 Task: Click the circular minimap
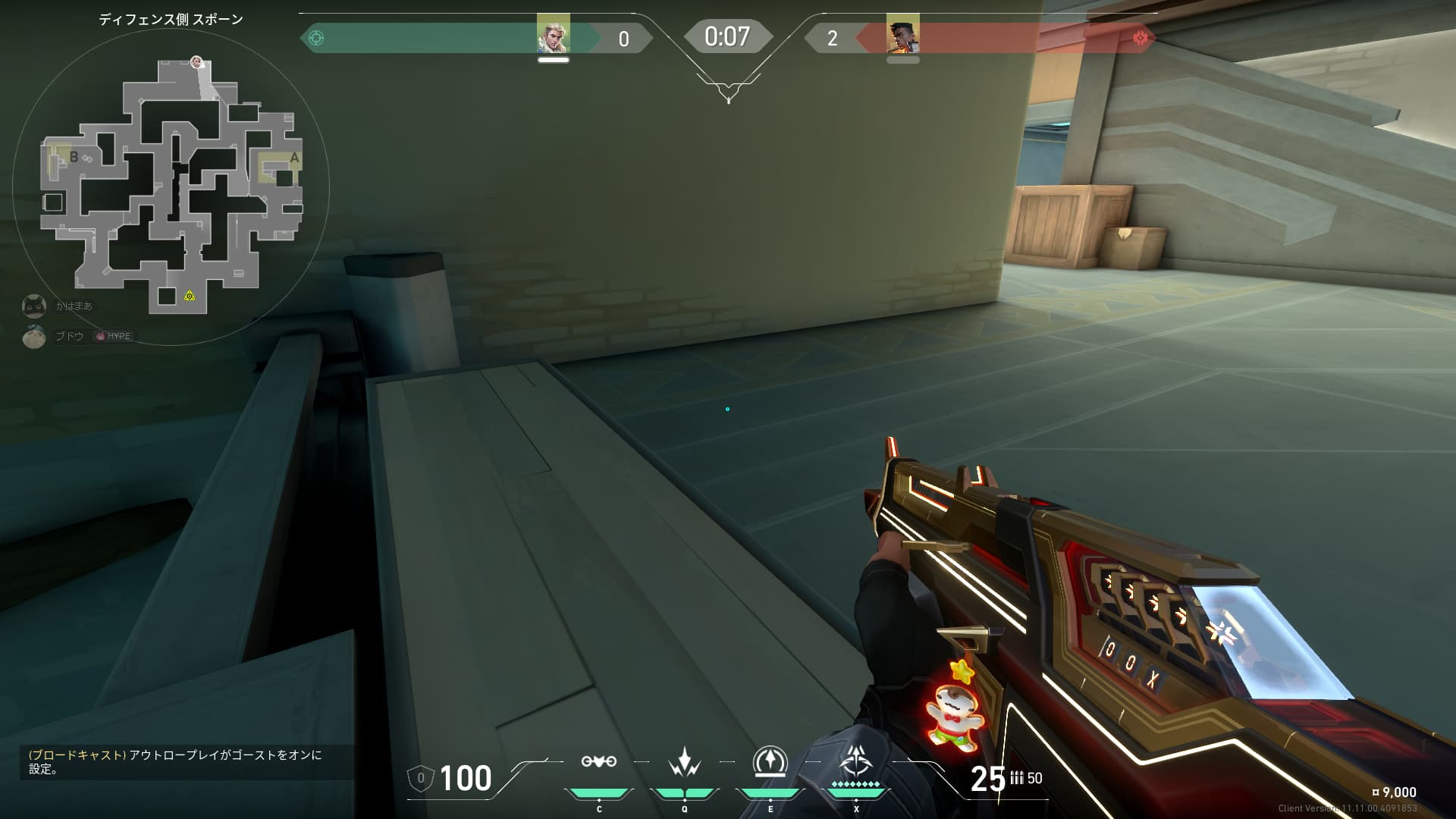tap(171, 186)
